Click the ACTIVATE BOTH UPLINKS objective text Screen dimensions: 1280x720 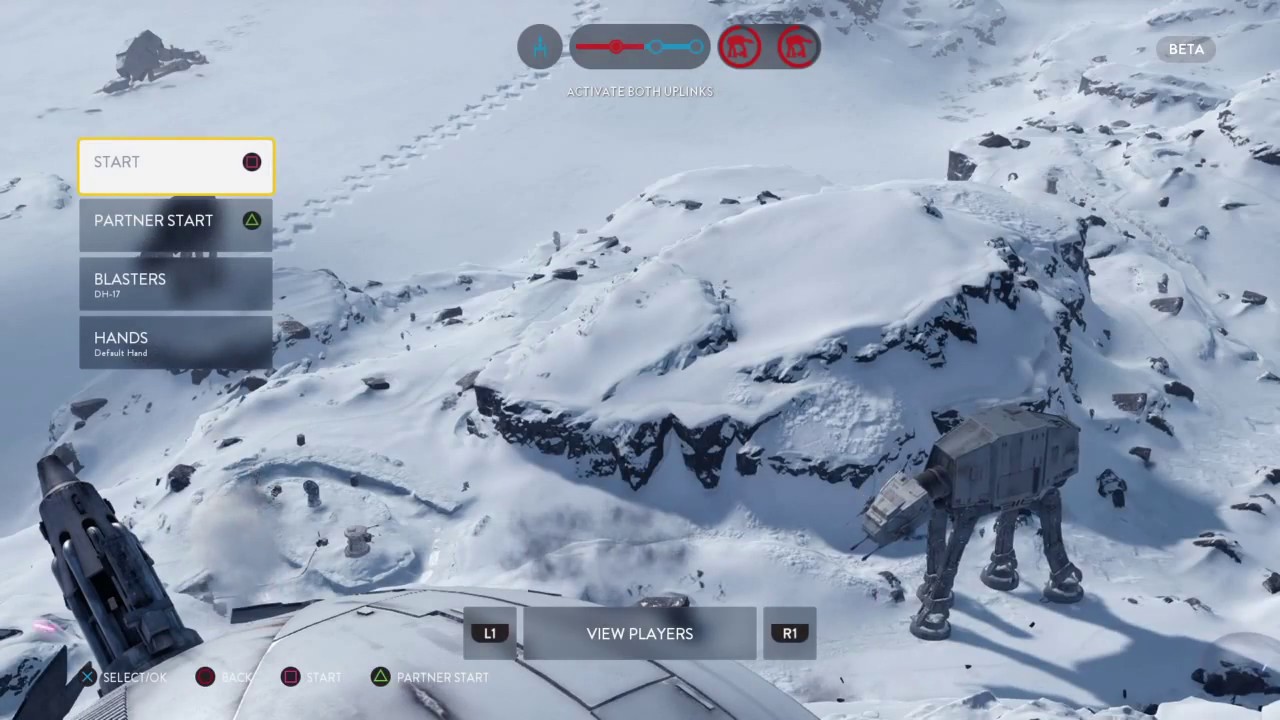pos(639,91)
